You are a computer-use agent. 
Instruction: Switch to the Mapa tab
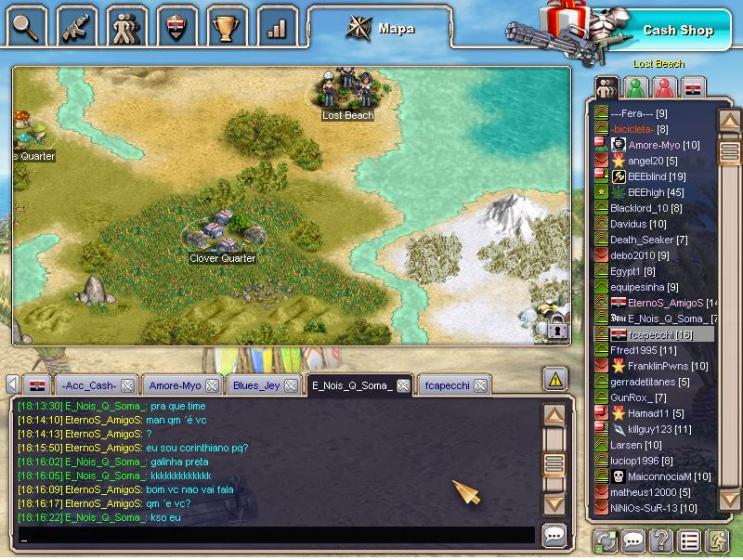pyautogui.click(x=381, y=28)
